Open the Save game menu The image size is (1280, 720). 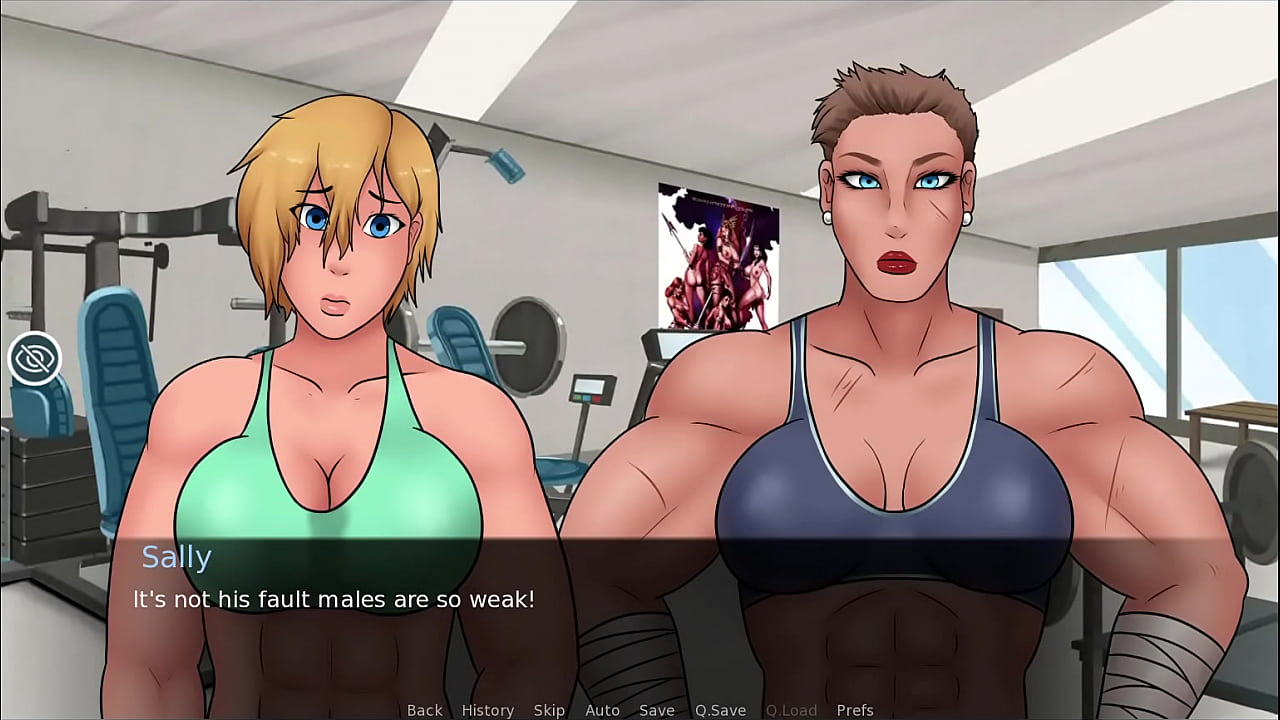(x=656, y=710)
